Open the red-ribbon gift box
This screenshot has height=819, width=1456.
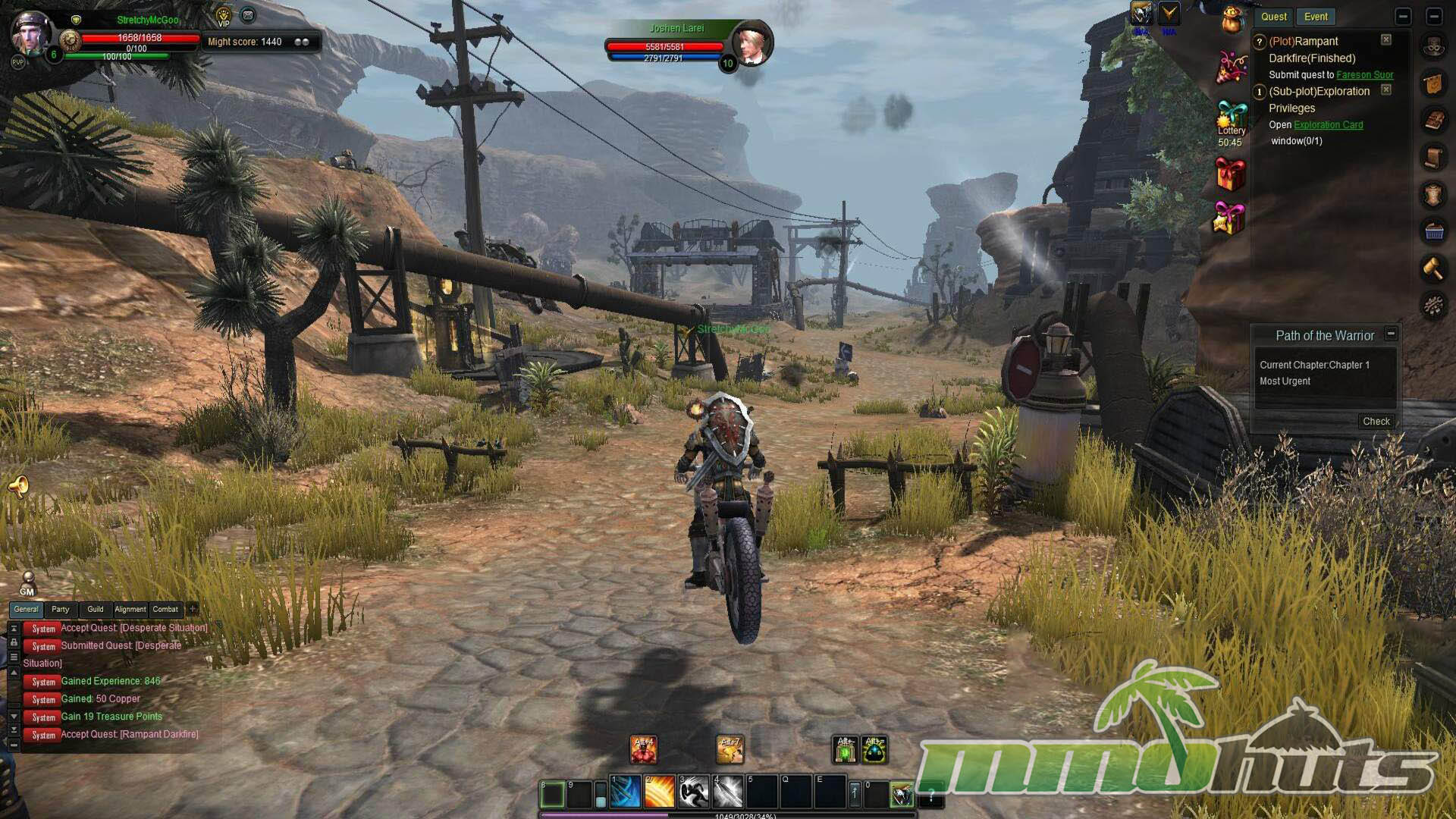1230,174
